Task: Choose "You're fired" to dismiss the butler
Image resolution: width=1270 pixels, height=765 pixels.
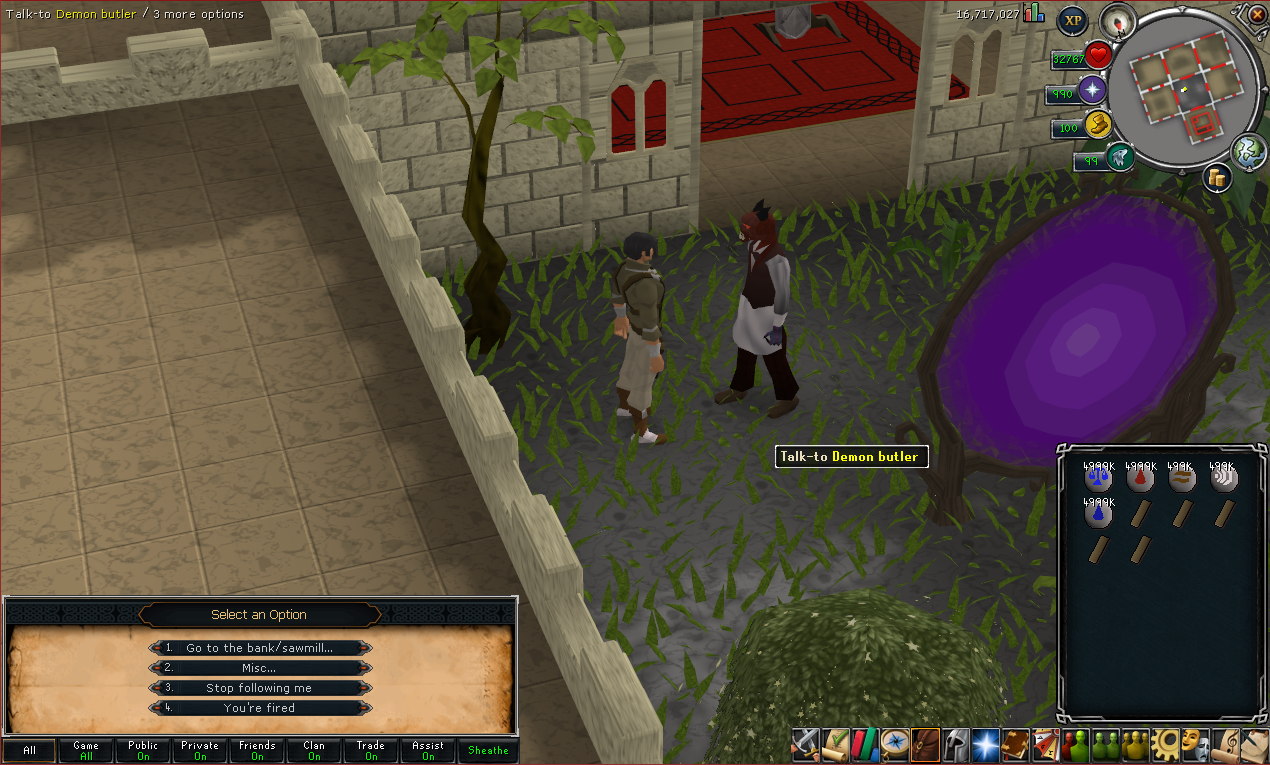Action: (259, 708)
